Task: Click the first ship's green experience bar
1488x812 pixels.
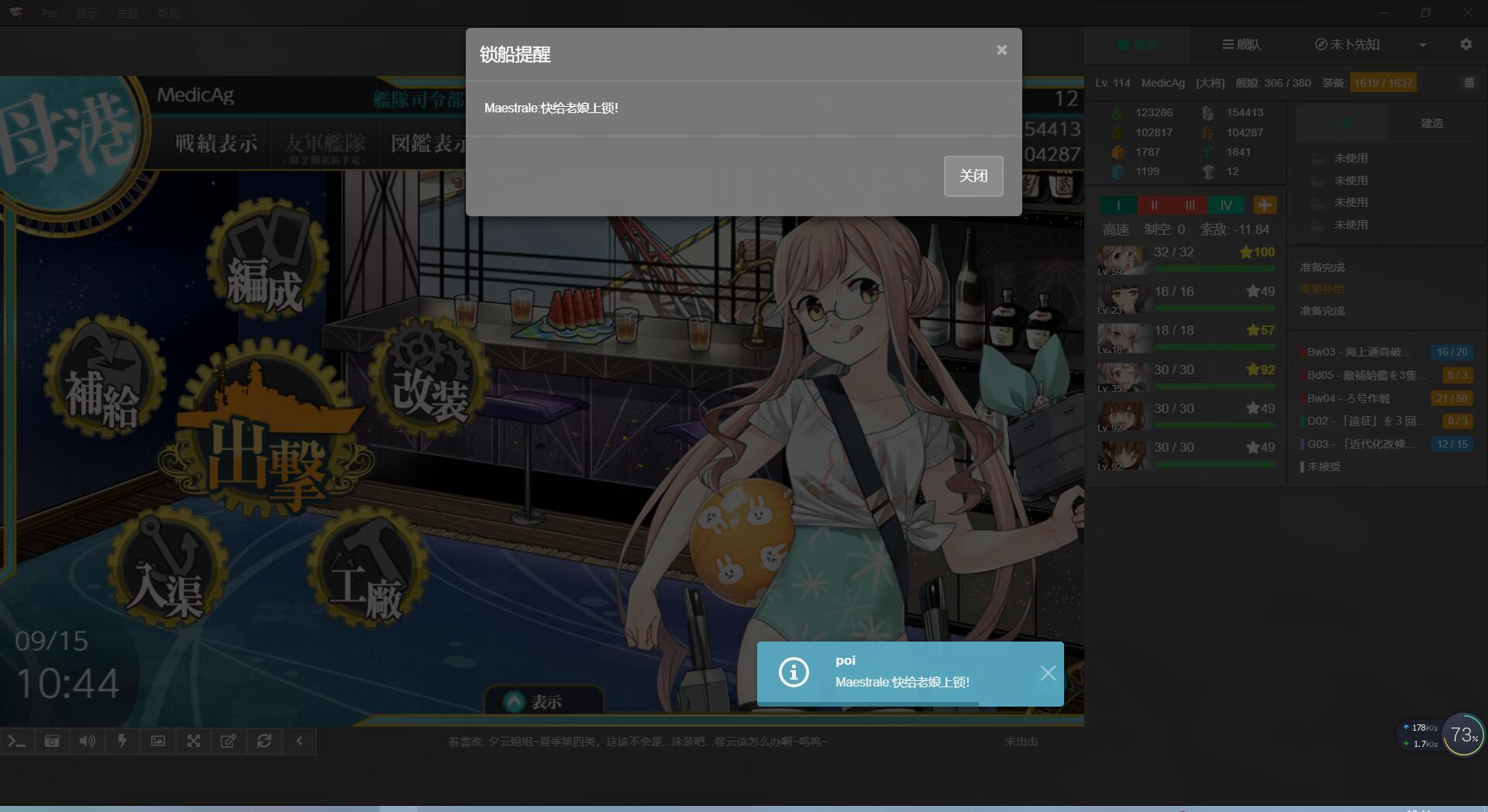Action: (x=1214, y=269)
